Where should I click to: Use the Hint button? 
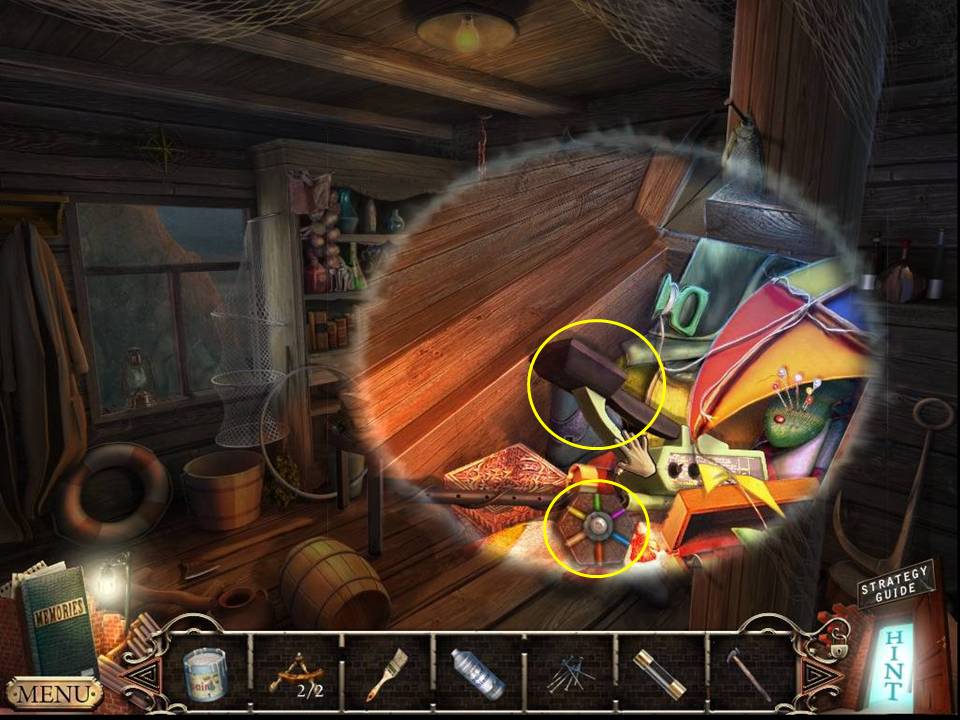pyautogui.click(x=893, y=663)
